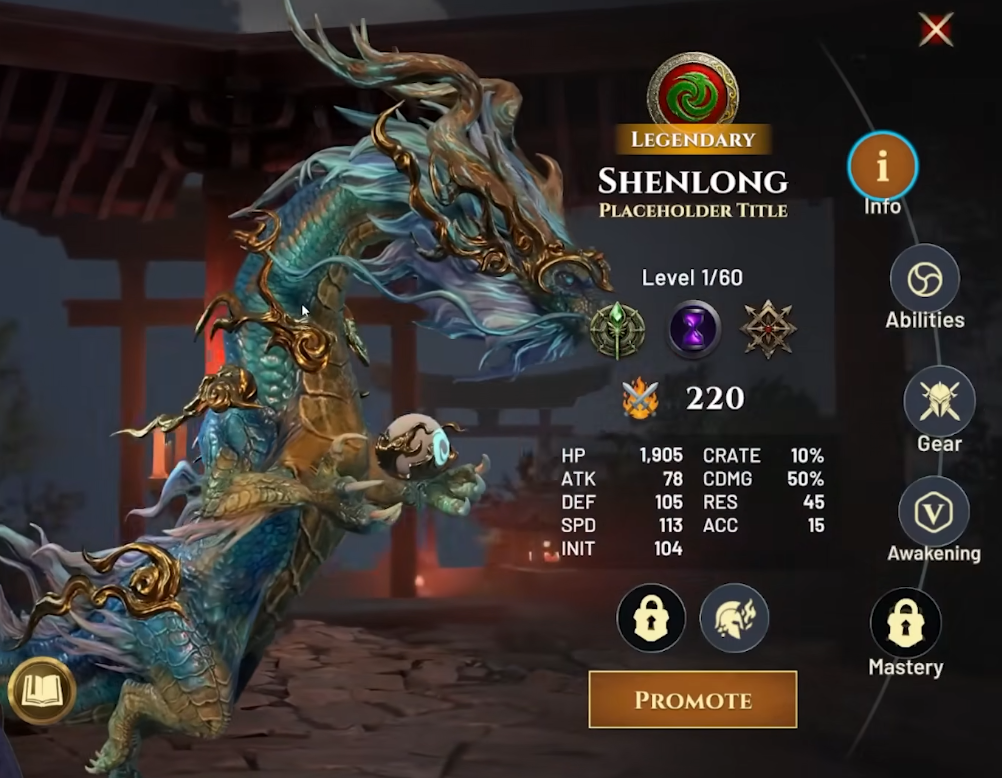The height and width of the screenshot is (778, 1002).
Task: Switch to the Abilities tab
Action: click(x=924, y=279)
